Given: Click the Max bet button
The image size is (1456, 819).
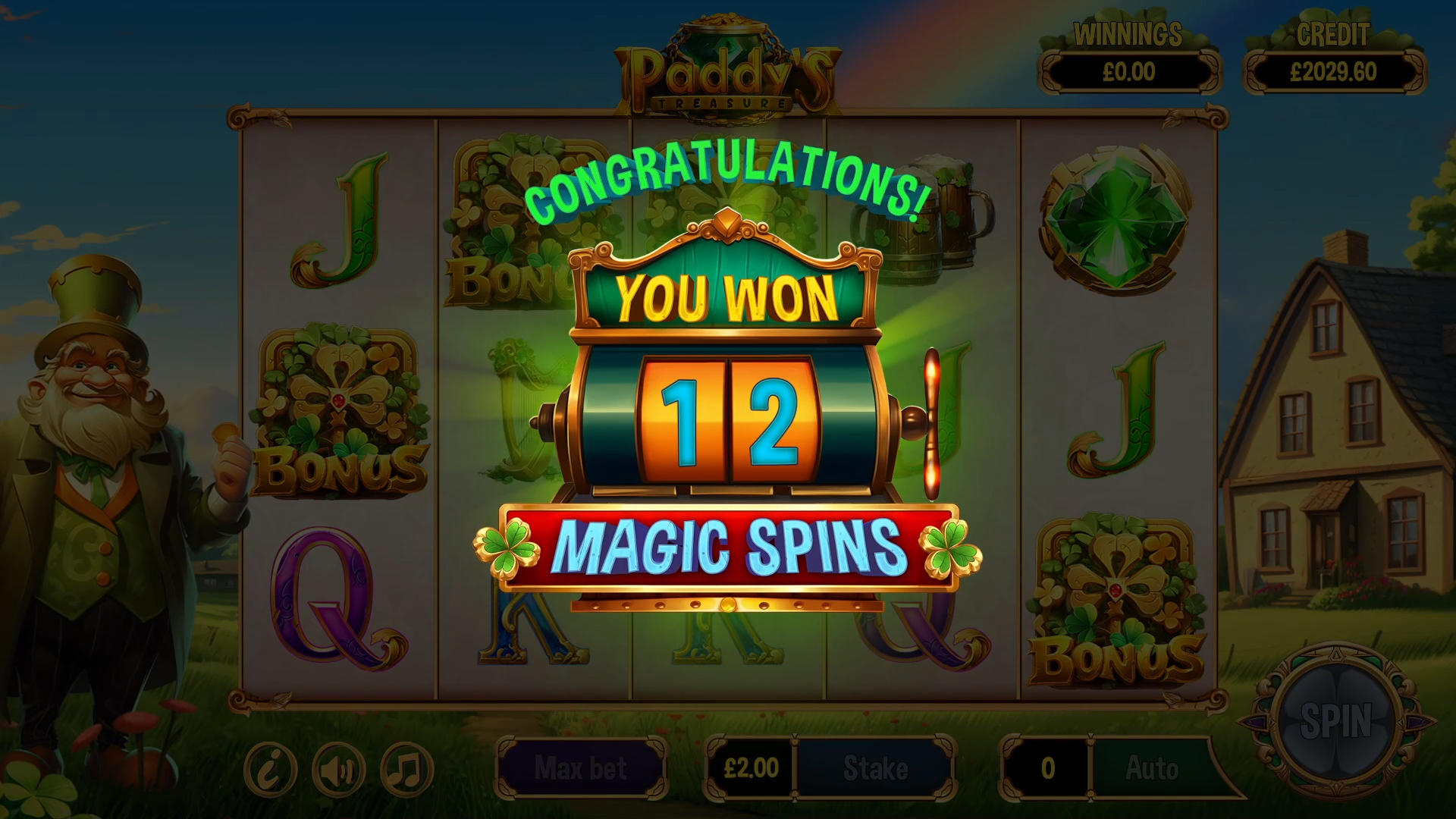Looking at the screenshot, I should 580,768.
